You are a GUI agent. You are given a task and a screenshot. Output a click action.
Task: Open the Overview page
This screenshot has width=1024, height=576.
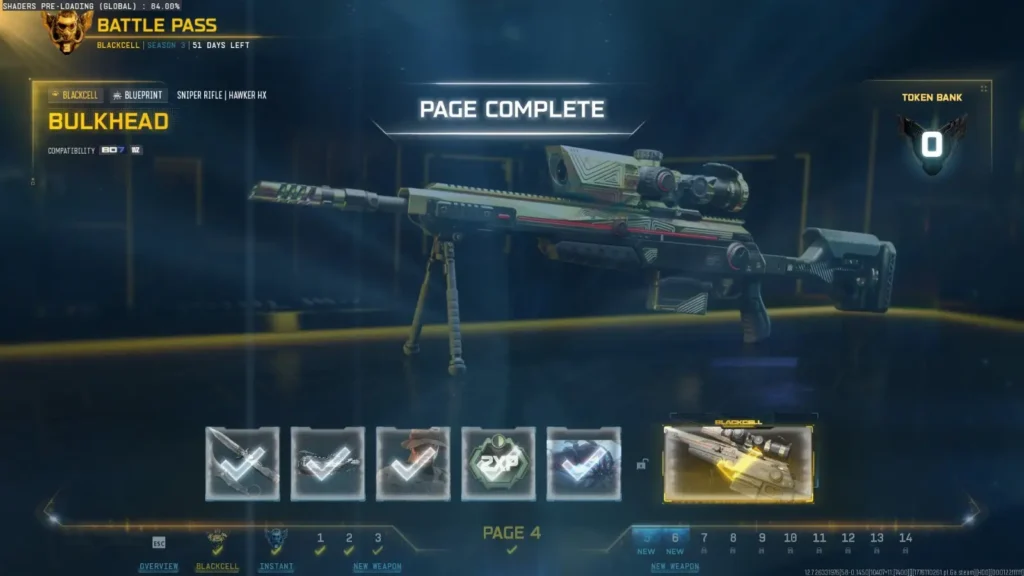[x=158, y=566]
